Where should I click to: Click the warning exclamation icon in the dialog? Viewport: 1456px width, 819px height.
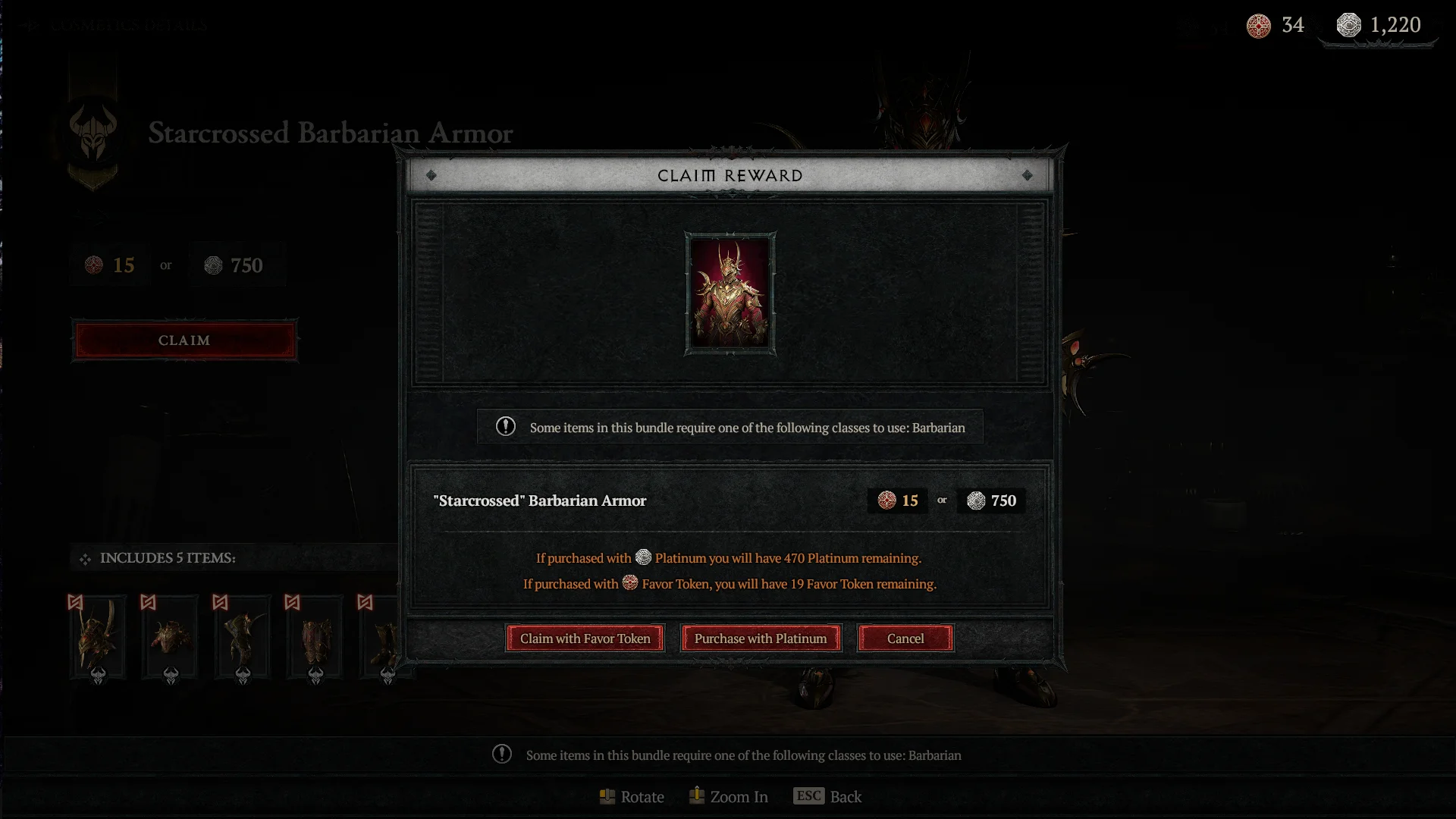[504, 427]
